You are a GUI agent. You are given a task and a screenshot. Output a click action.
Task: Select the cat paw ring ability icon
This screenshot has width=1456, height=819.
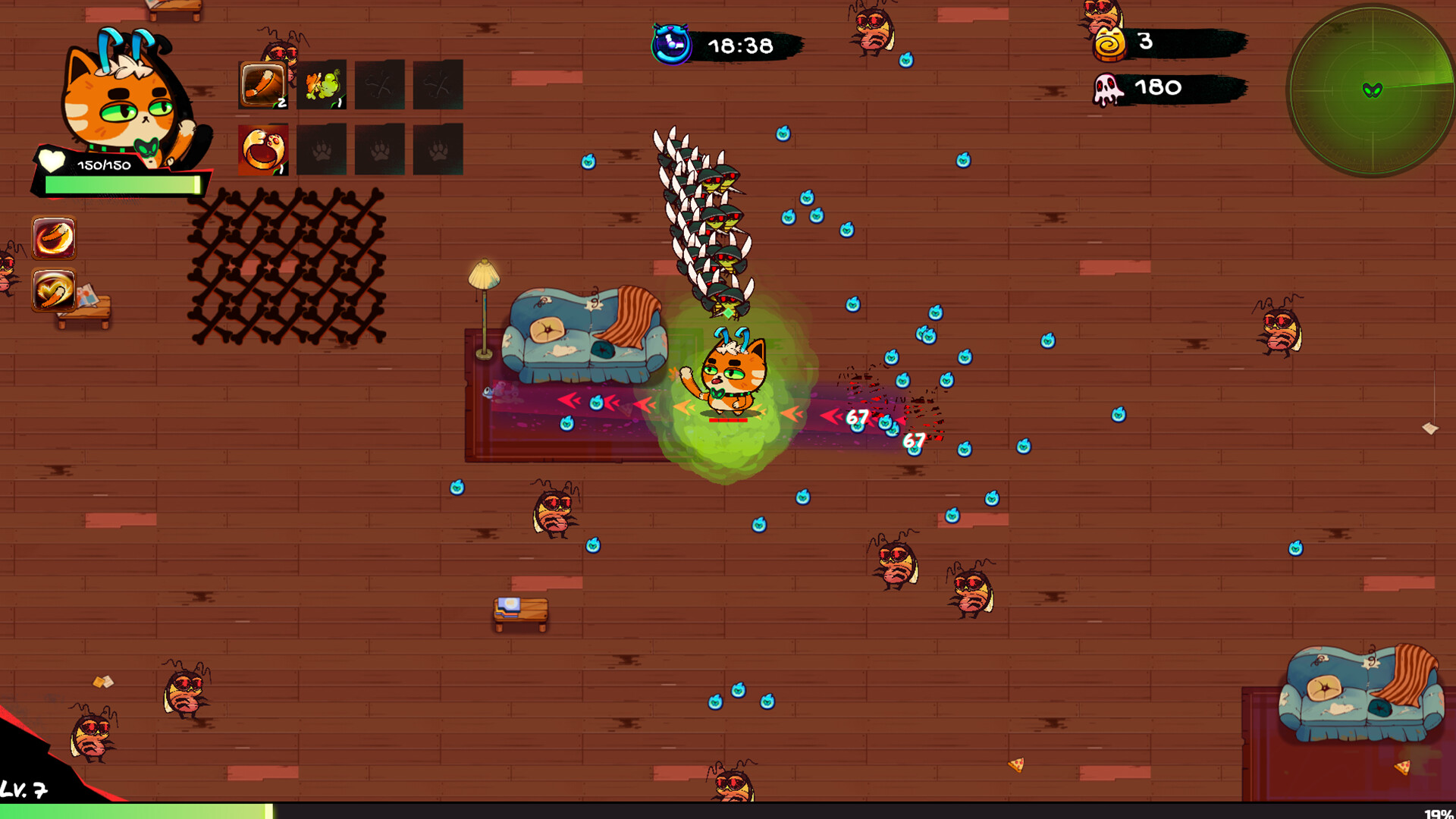point(262,149)
